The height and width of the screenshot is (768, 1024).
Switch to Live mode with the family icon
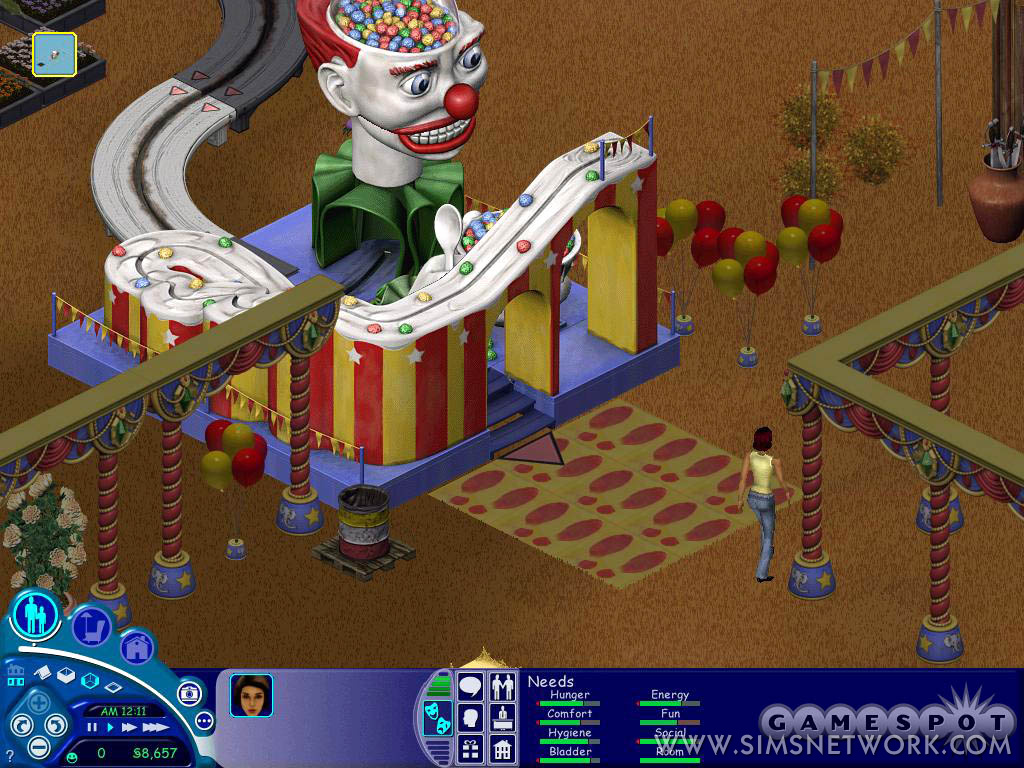coord(37,613)
